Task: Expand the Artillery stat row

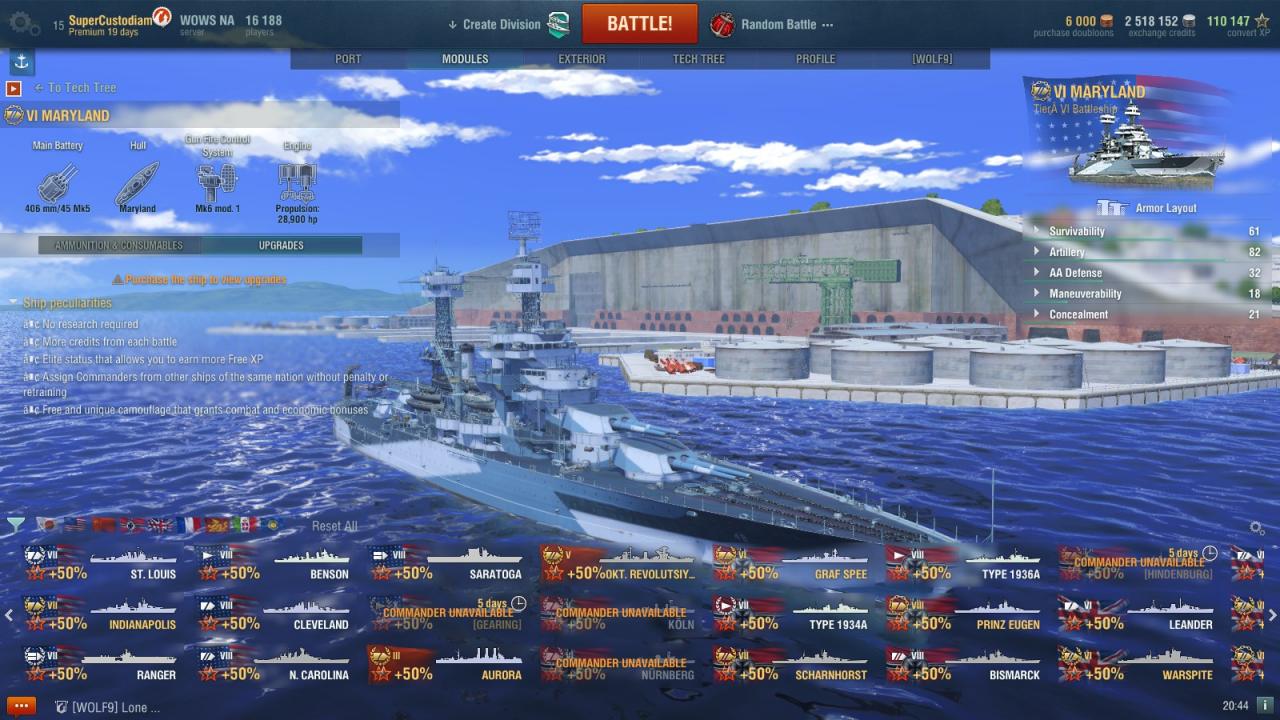Action: (1066, 252)
